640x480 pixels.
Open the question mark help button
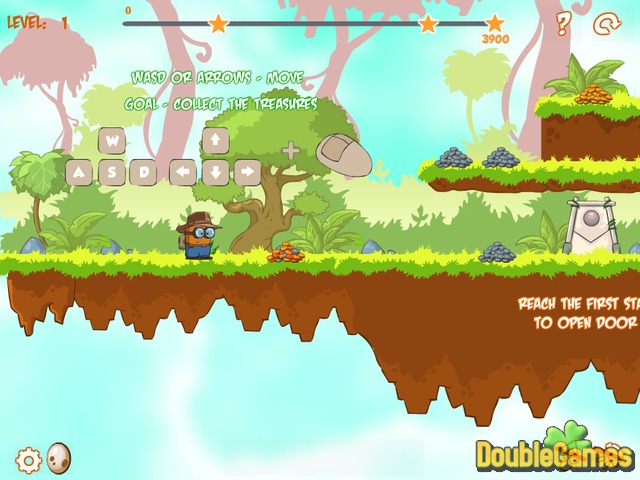point(563,24)
